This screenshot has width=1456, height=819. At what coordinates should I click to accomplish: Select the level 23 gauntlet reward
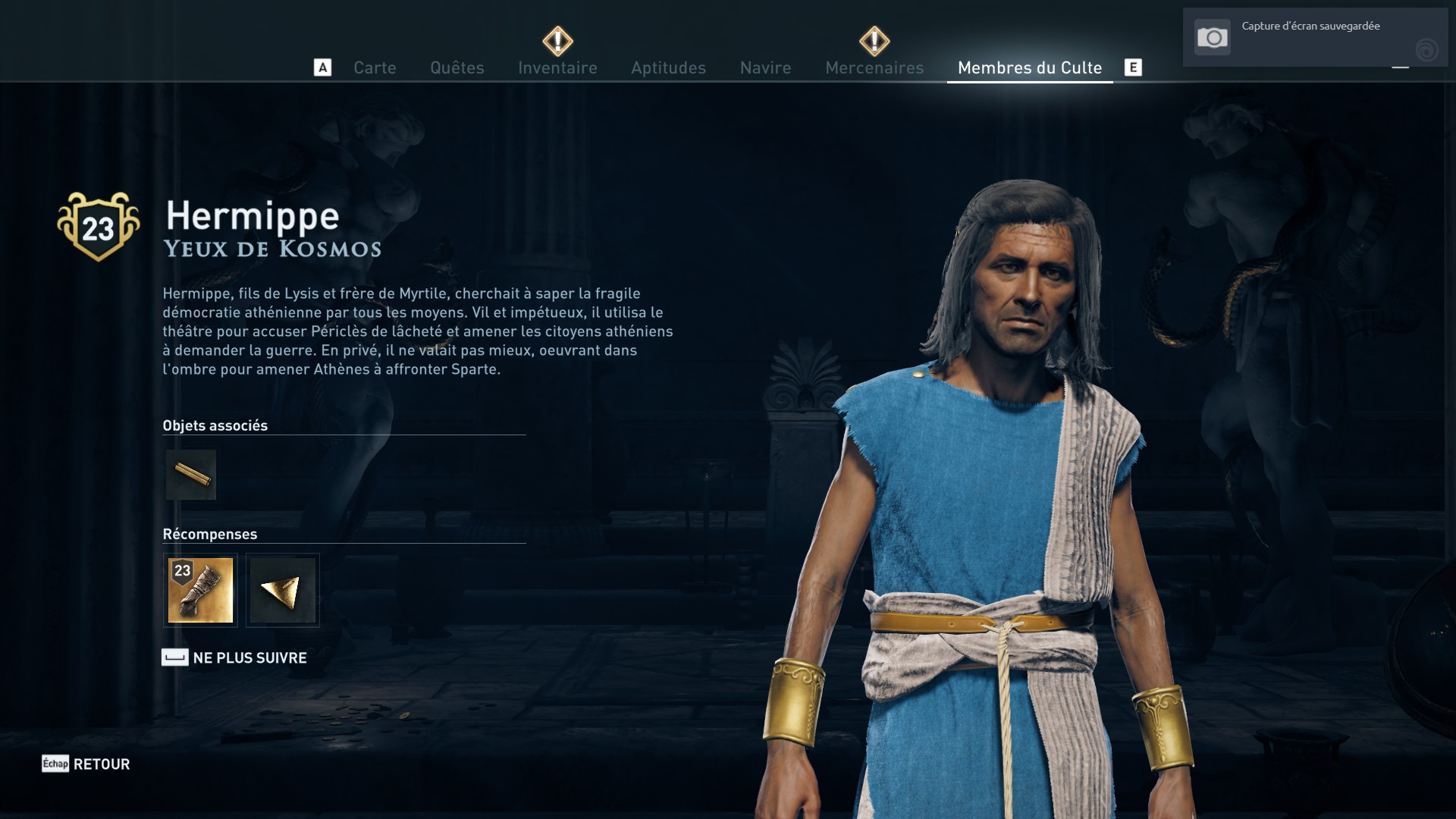[x=200, y=590]
